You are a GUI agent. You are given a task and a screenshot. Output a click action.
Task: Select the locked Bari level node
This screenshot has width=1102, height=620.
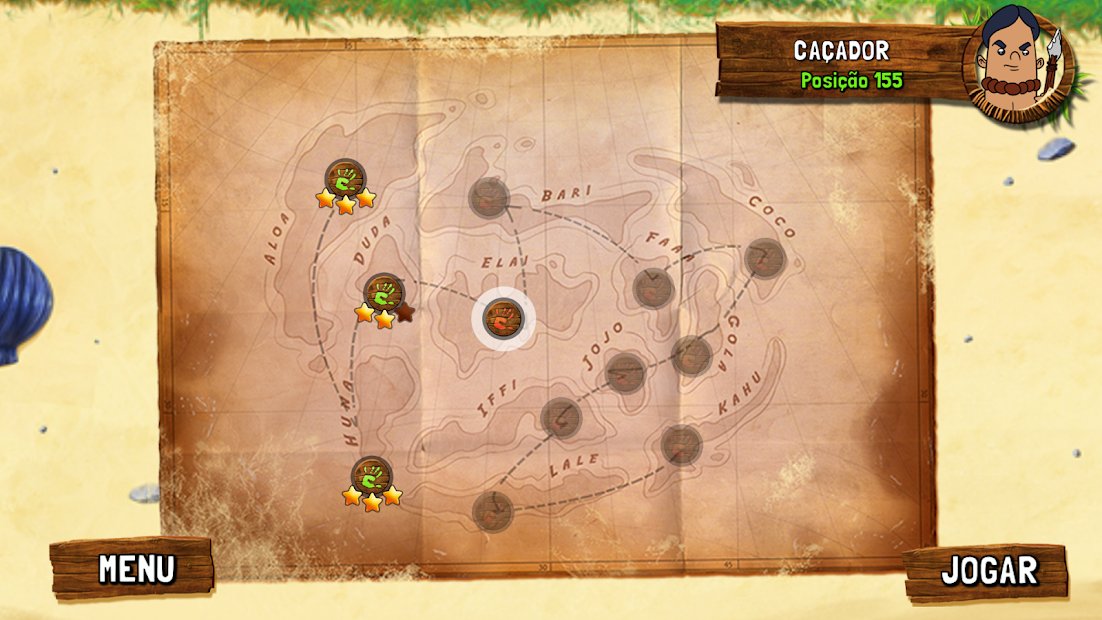(489, 197)
